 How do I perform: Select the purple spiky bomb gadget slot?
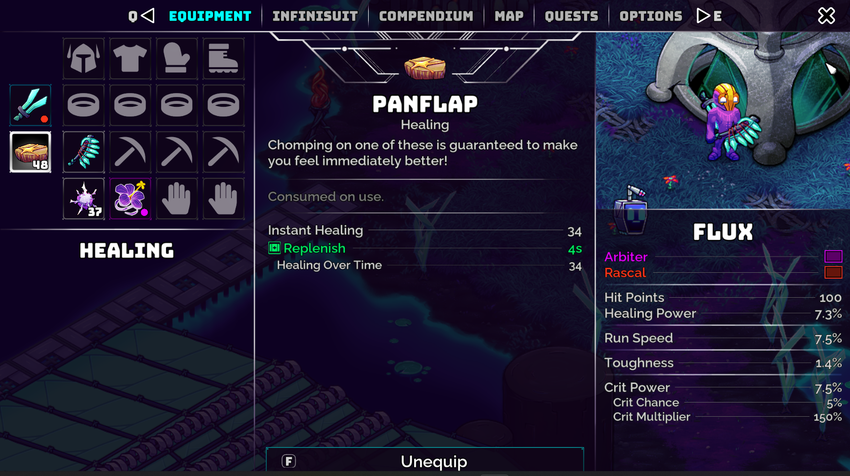point(84,197)
